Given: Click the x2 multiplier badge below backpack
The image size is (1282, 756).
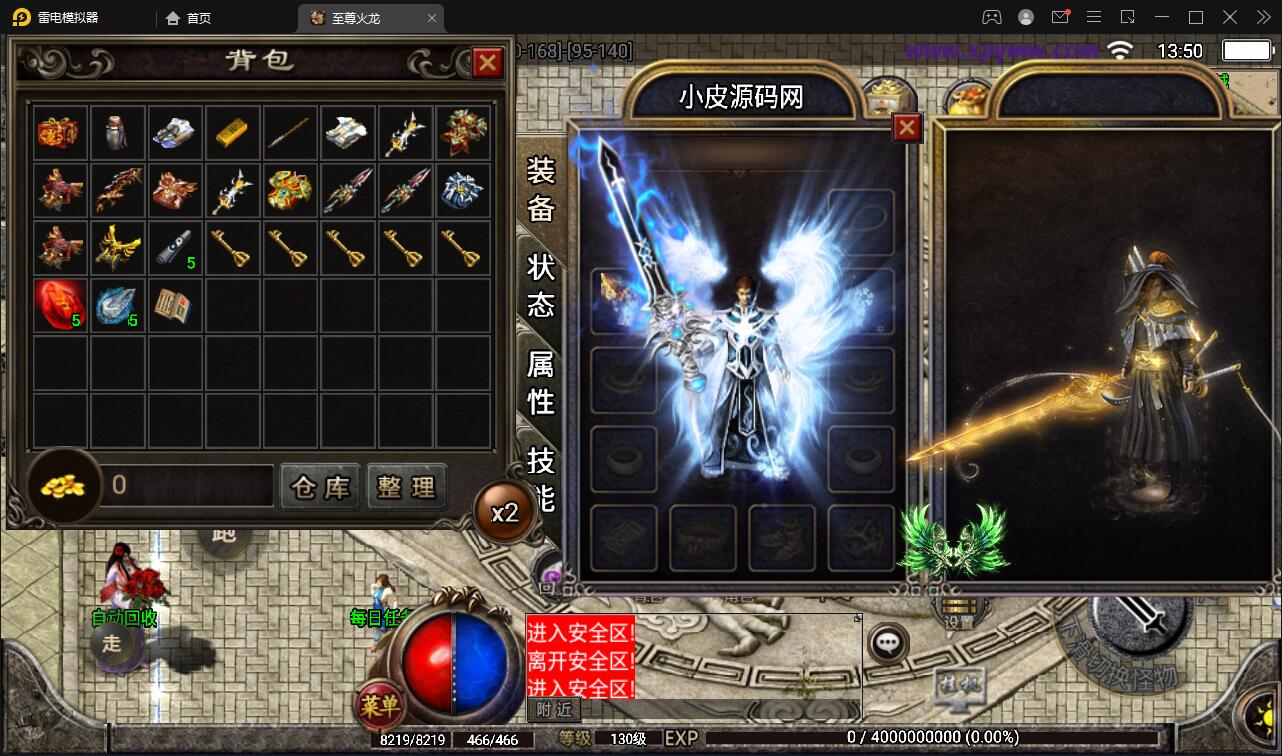Looking at the screenshot, I should pos(506,510).
